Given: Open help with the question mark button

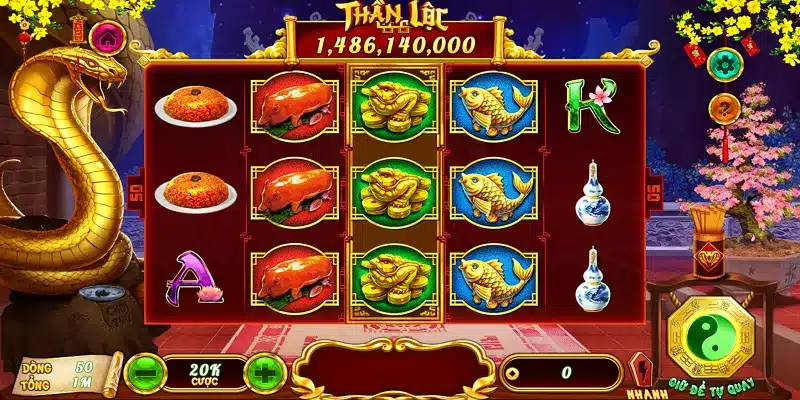Looking at the screenshot, I should [725, 108].
